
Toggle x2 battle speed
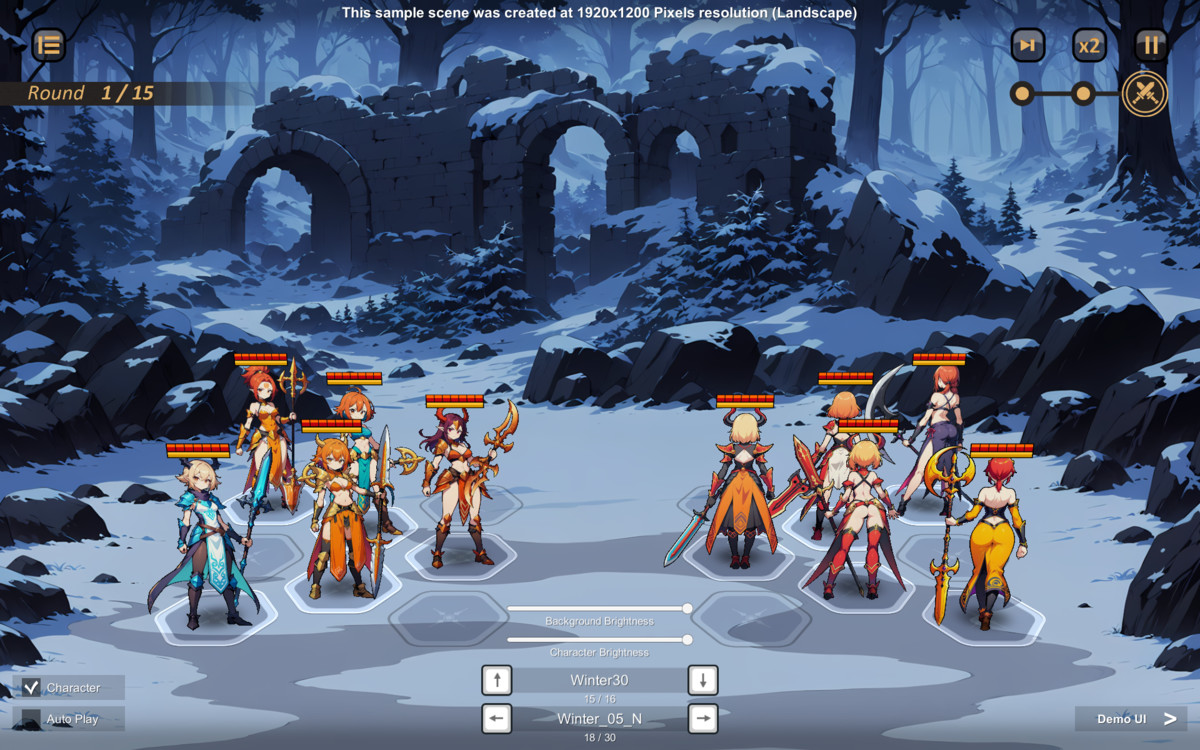pyautogui.click(x=1089, y=45)
